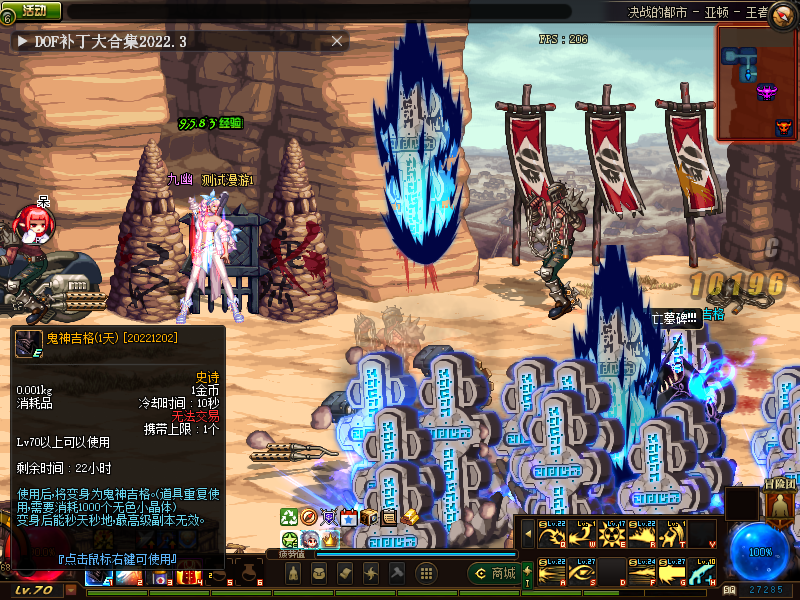Click the gold bars icon
The height and width of the screenshot is (600, 800).
(410, 517)
